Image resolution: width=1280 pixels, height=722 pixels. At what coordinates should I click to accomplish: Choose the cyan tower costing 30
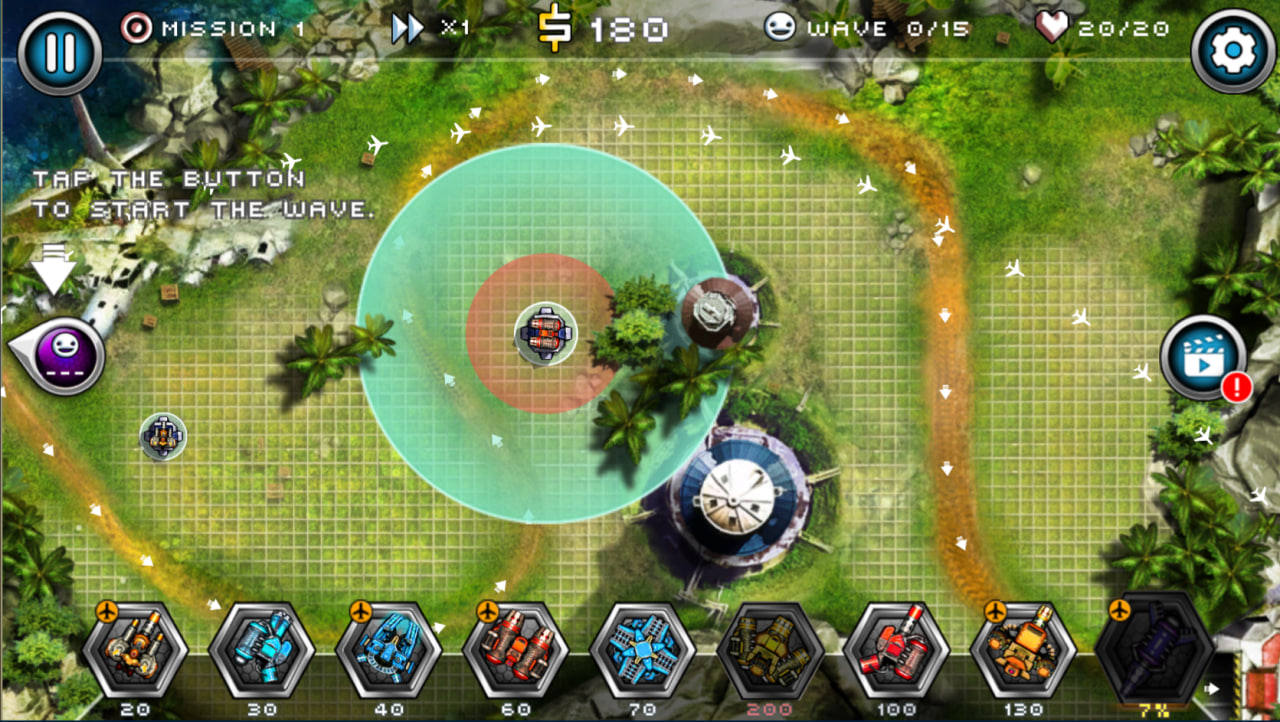[x=262, y=650]
